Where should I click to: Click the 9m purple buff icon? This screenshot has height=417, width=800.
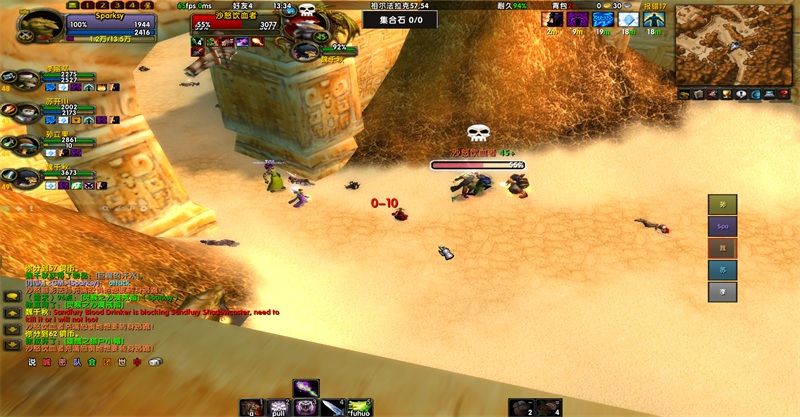(x=578, y=19)
